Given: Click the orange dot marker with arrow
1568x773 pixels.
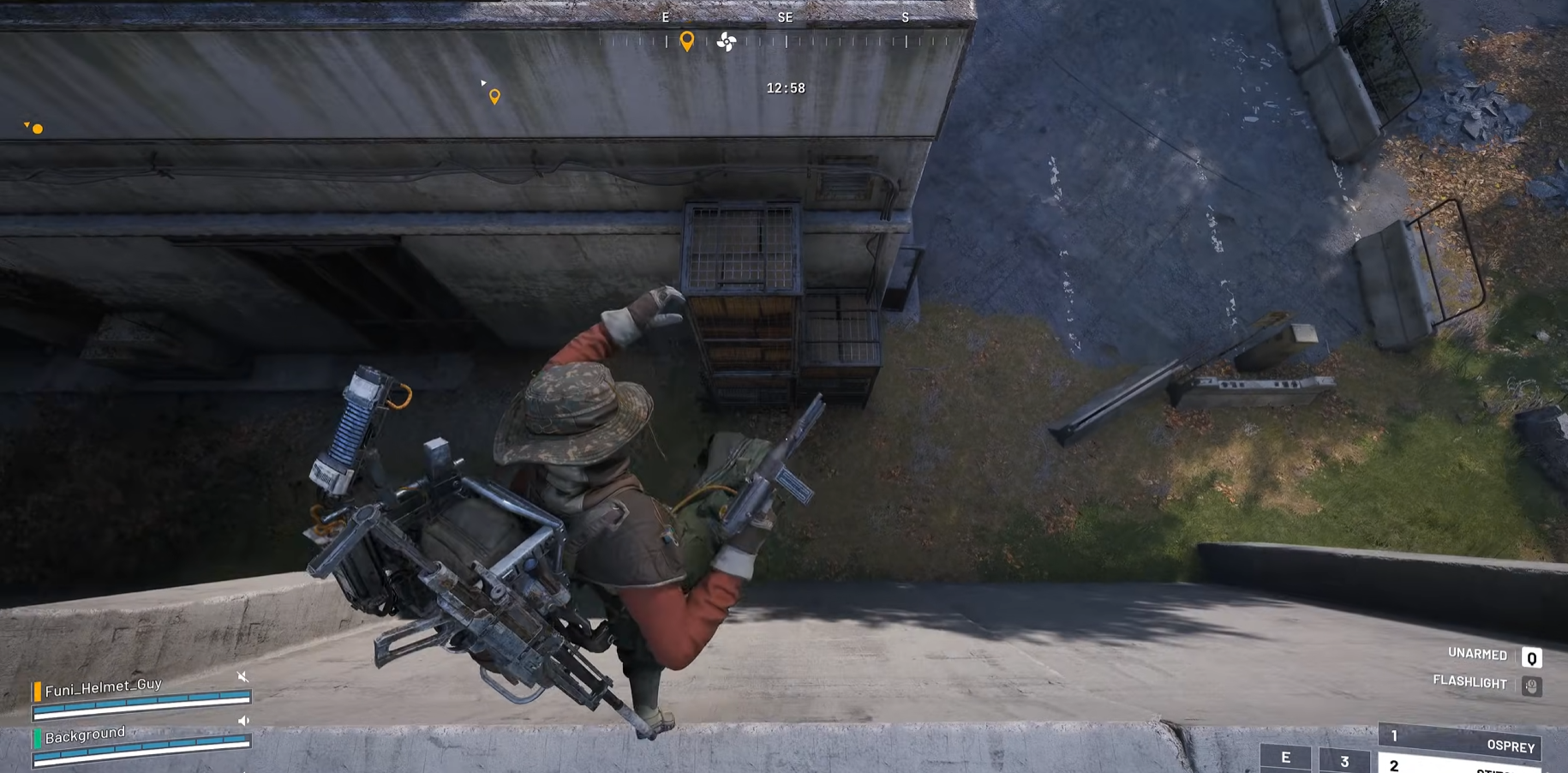Looking at the screenshot, I should pos(37,129).
